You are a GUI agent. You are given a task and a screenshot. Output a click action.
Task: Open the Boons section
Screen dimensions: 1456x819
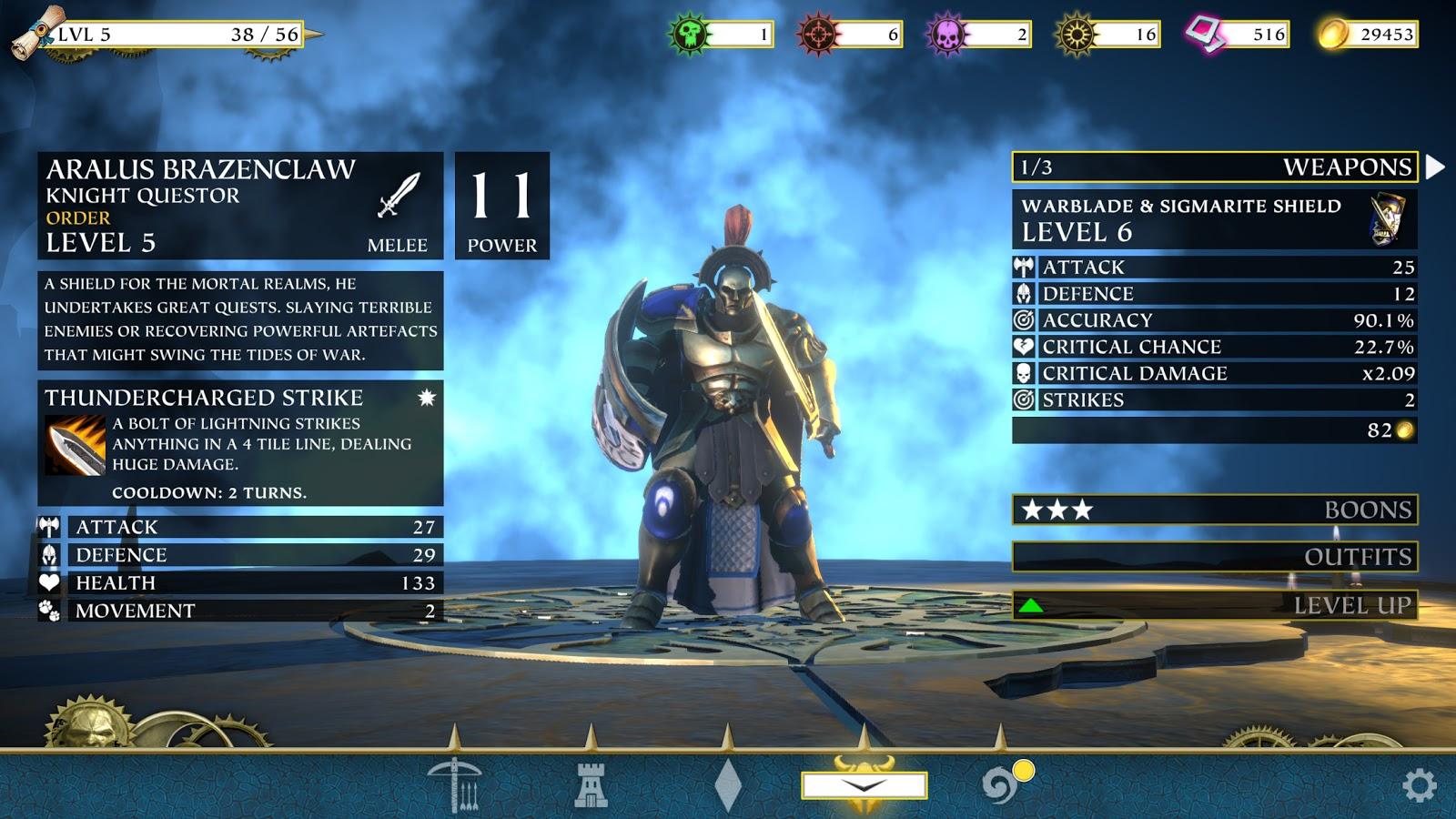pyautogui.click(x=1214, y=510)
